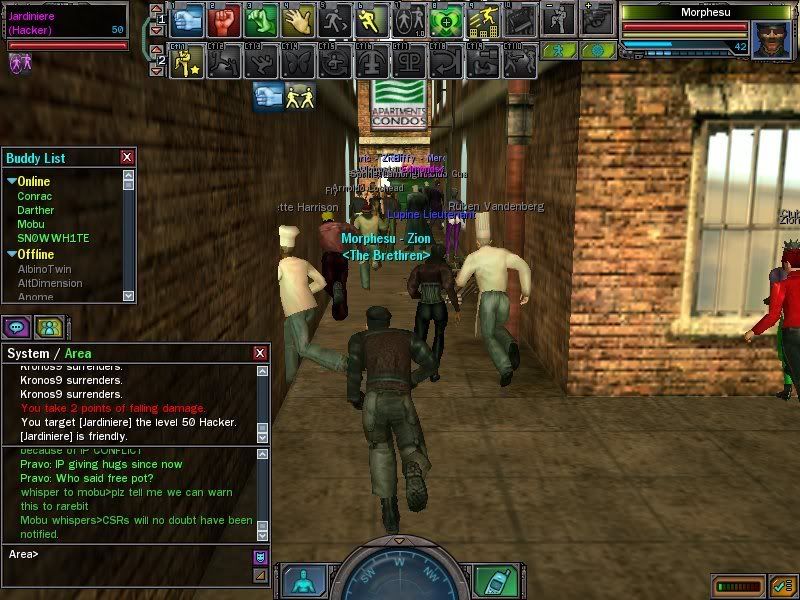Trigger the open hand wave ability
800x600 pixels.
pyautogui.click(x=298, y=19)
